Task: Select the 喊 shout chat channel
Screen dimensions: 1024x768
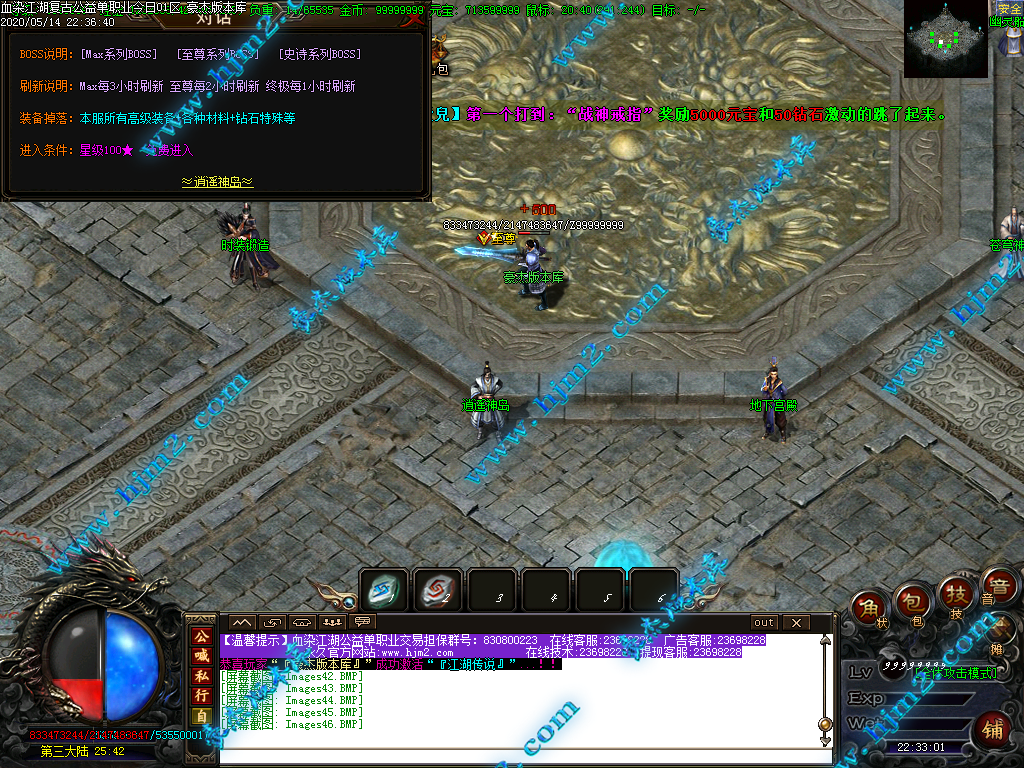Action: [201, 656]
